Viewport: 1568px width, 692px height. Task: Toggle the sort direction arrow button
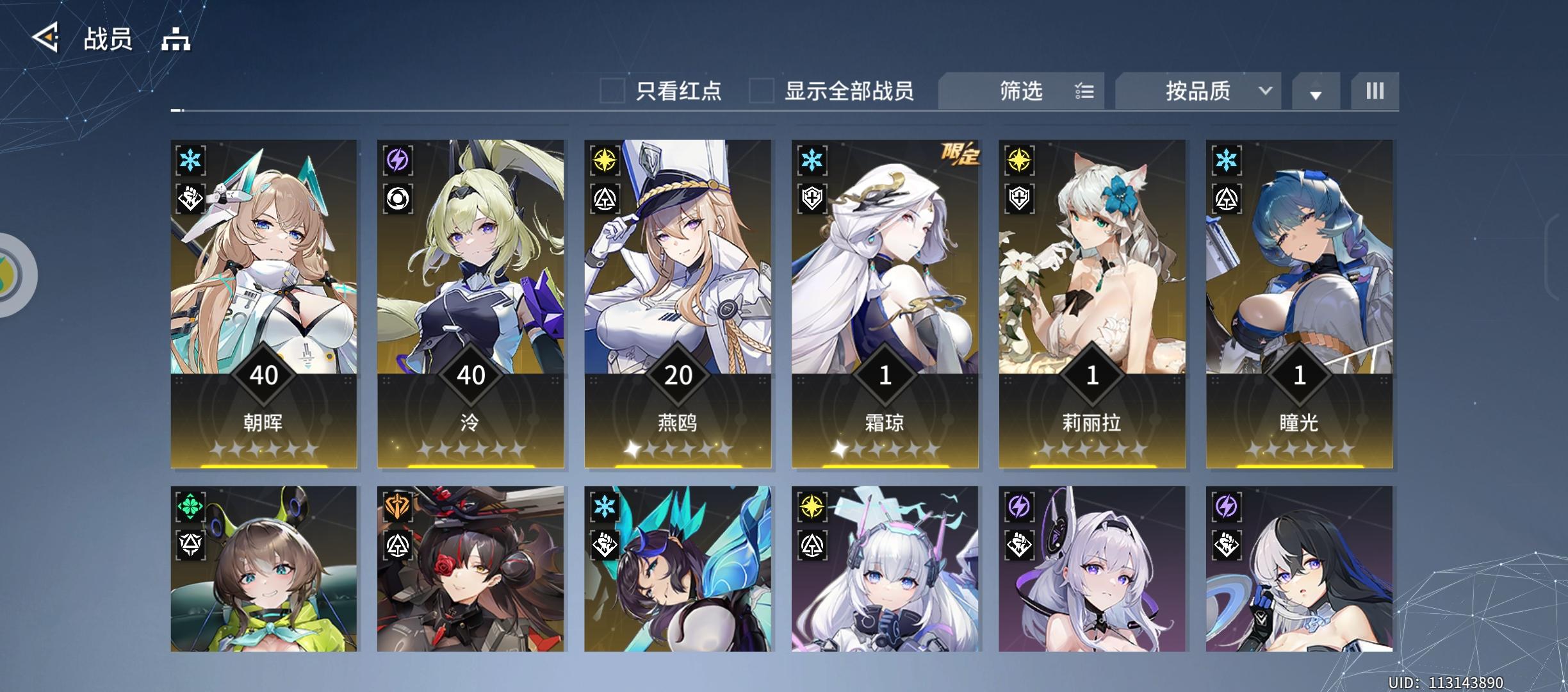(x=1316, y=94)
